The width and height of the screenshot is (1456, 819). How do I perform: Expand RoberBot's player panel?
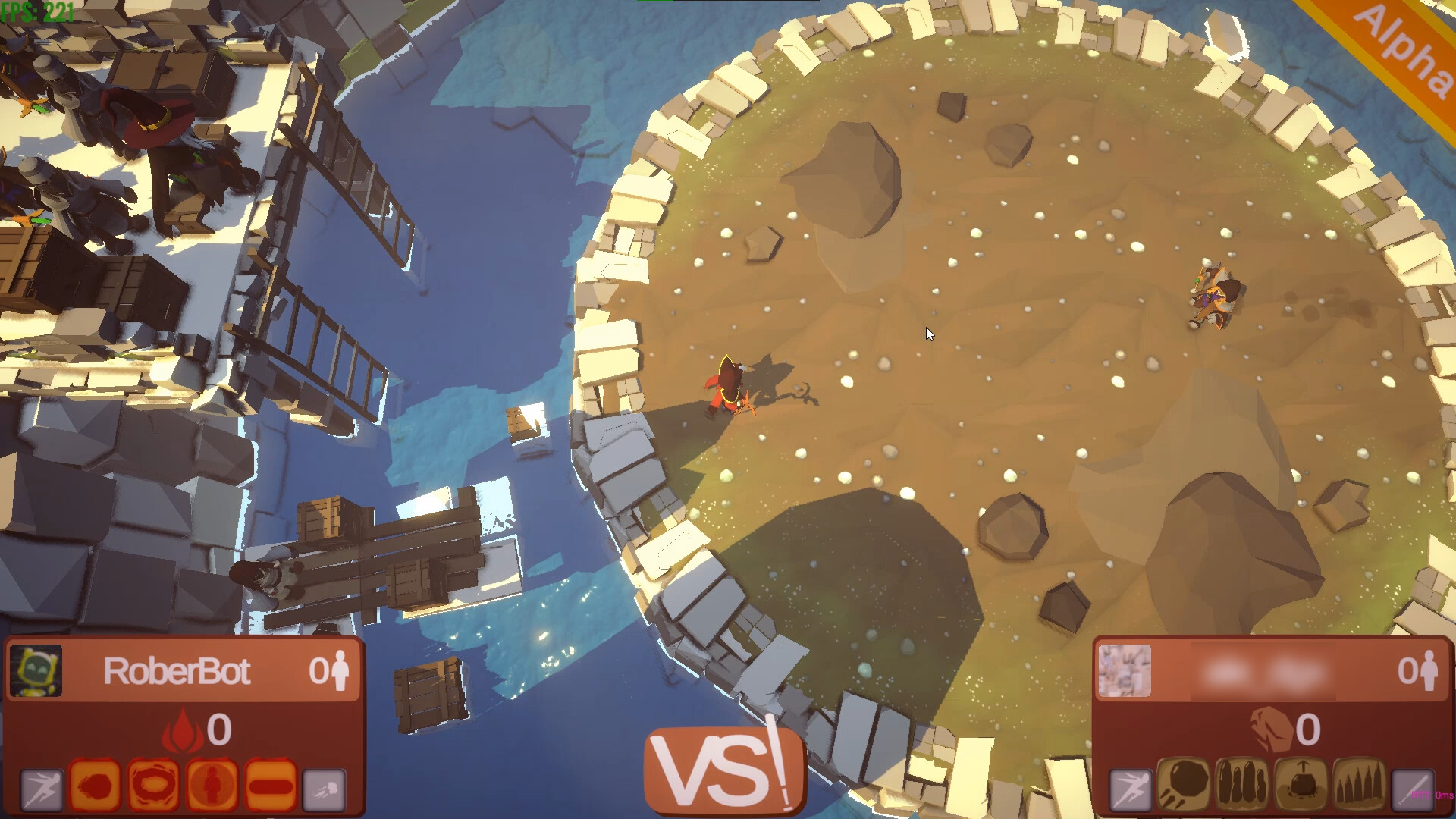[x=182, y=672]
